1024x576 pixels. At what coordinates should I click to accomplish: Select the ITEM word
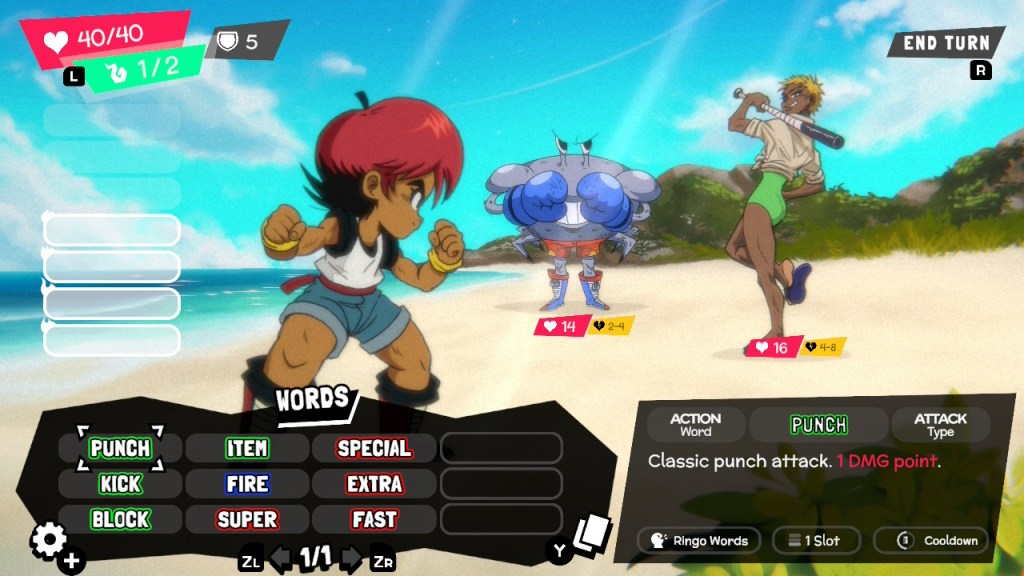246,448
